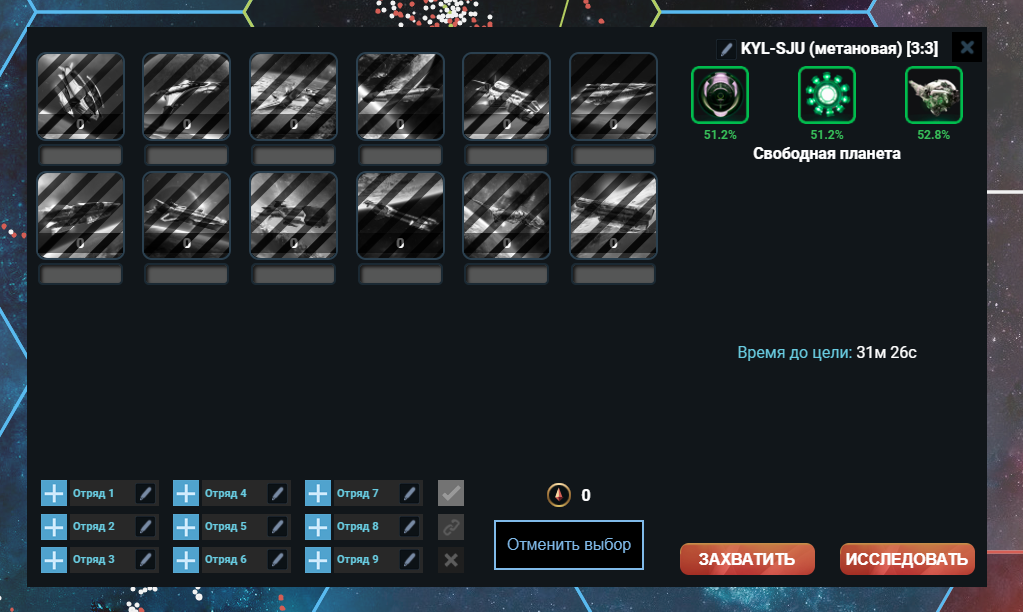Edit the KYL-SJU planet name
Viewport: 1023px width, 612px height.
click(727, 48)
